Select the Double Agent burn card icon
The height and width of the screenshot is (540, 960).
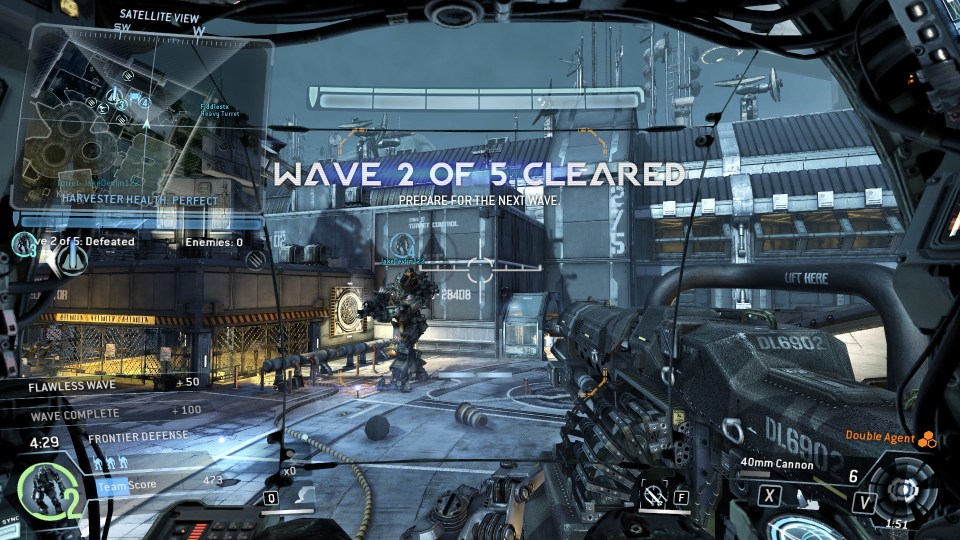(x=926, y=437)
